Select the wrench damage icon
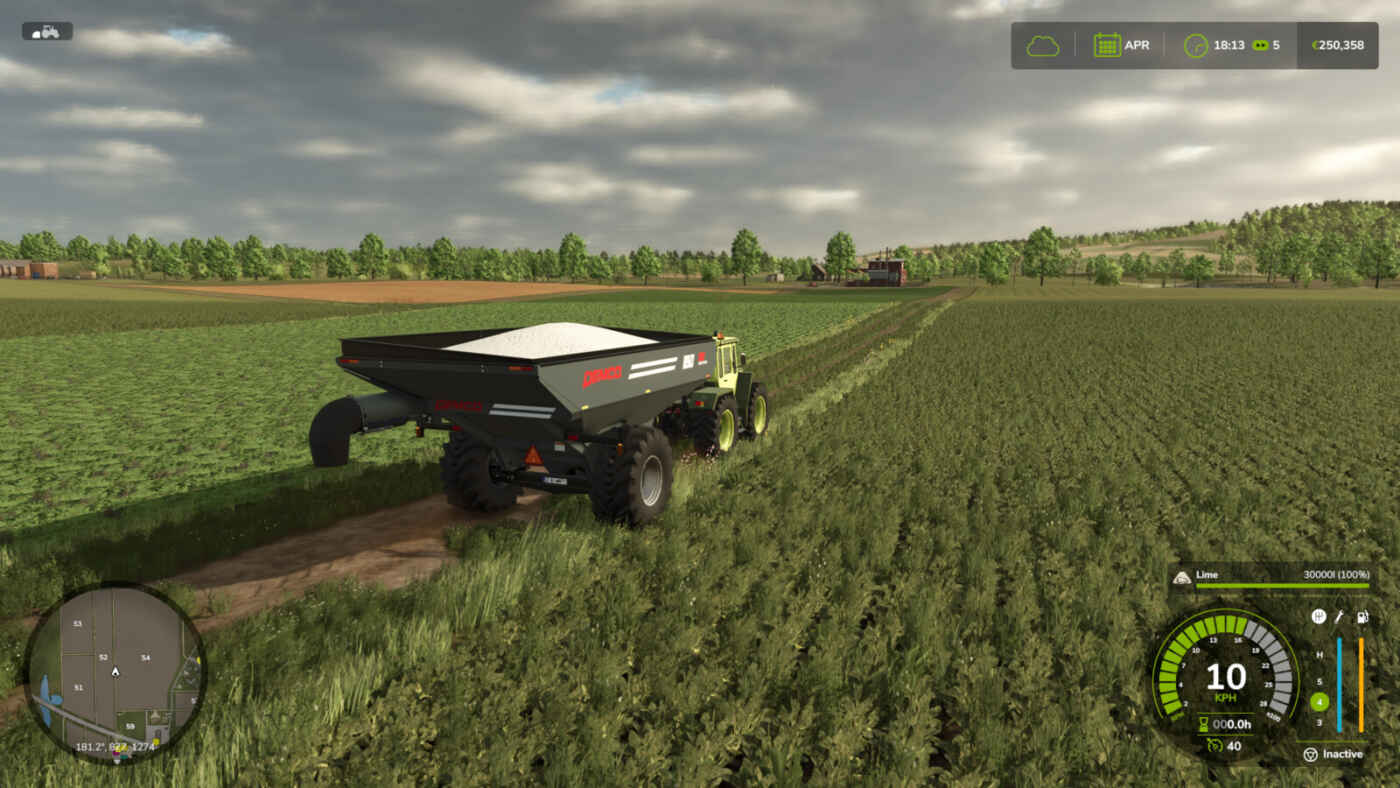The height and width of the screenshot is (788, 1400). pyautogui.click(x=1339, y=617)
